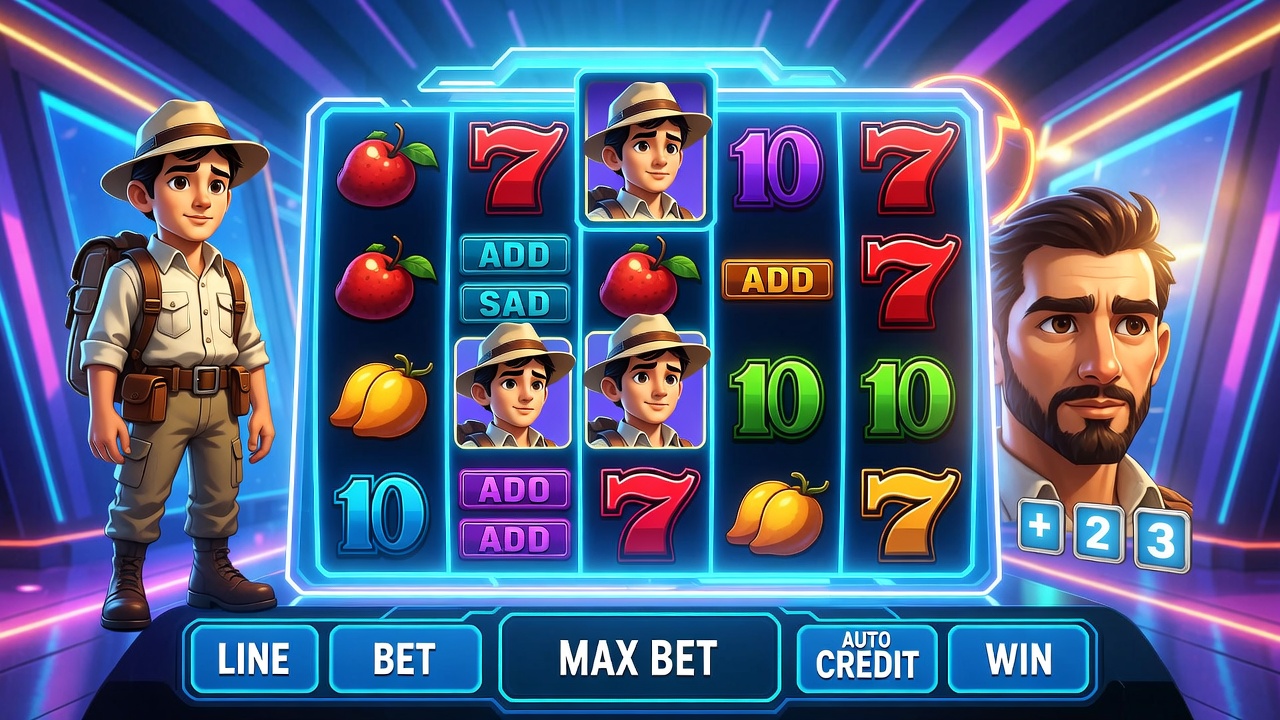
Task: Select the BET button
Action: pos(404,659)
